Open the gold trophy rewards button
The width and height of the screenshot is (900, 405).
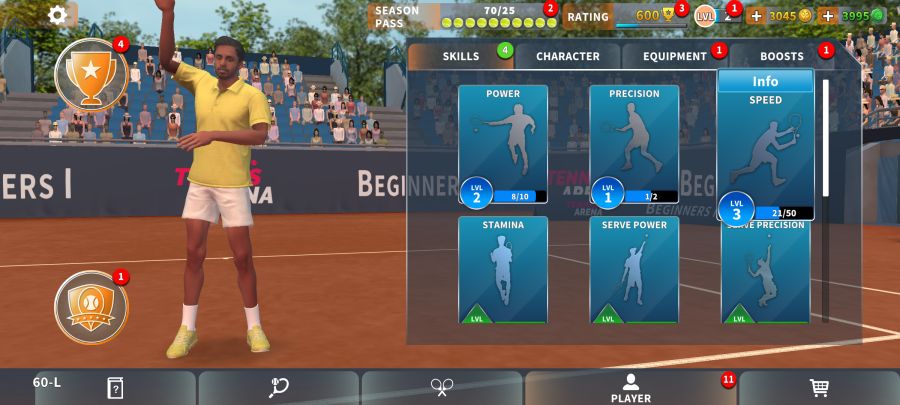pos(91,74)
